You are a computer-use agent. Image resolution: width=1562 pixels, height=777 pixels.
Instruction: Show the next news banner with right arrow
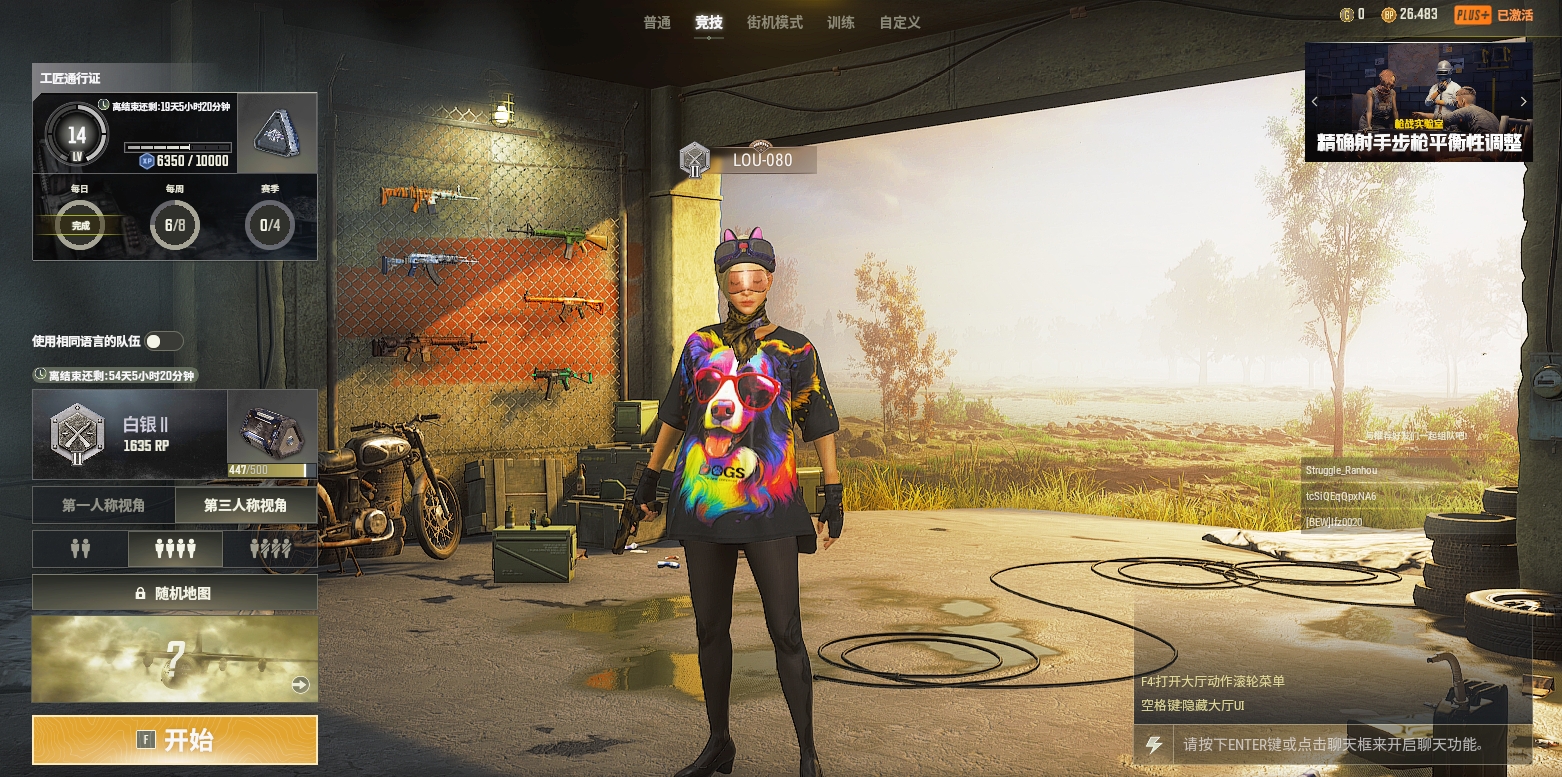[x=1523, y=101]
